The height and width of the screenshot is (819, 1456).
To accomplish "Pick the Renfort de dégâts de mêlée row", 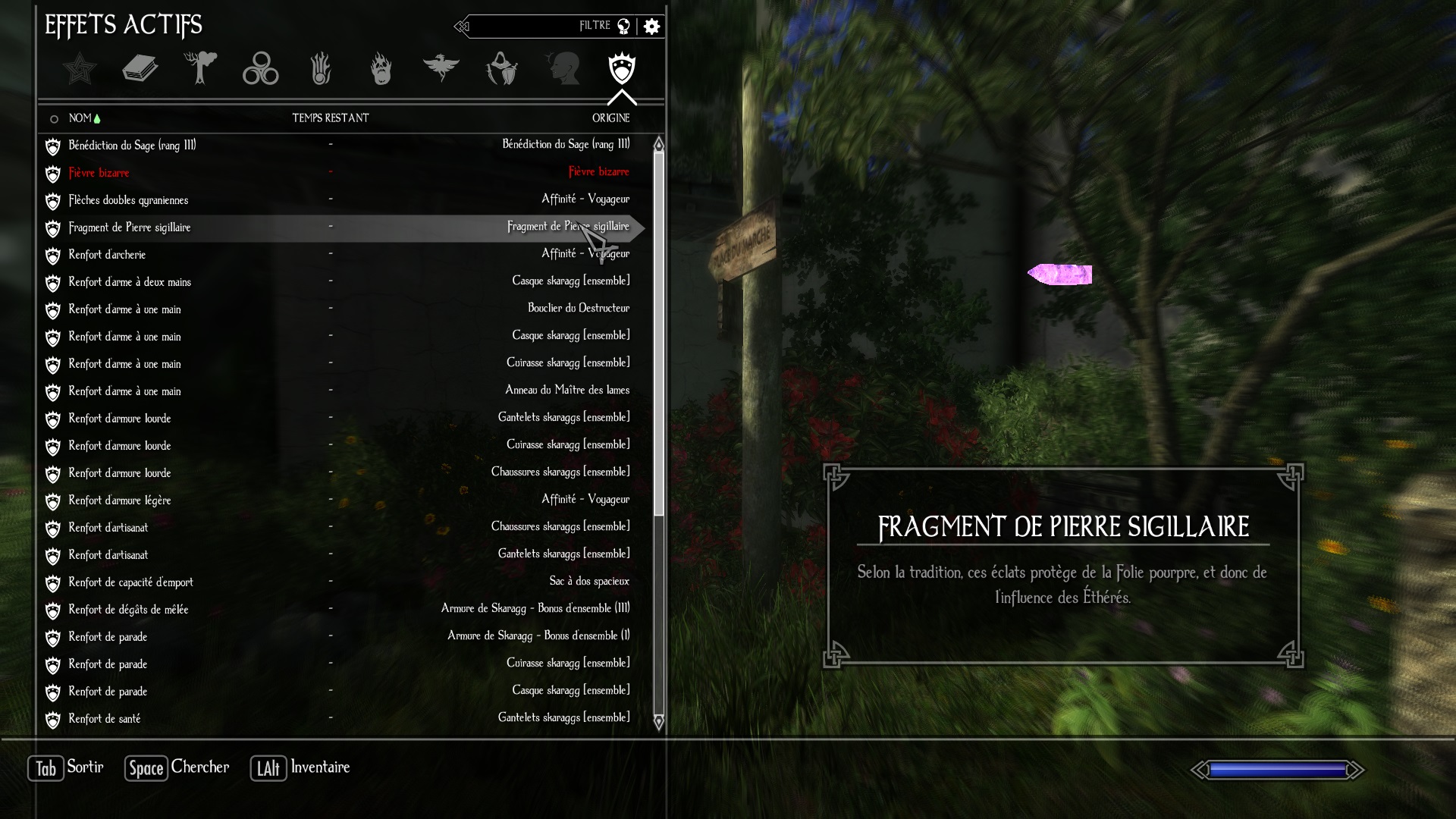I will tap(128, 610).
